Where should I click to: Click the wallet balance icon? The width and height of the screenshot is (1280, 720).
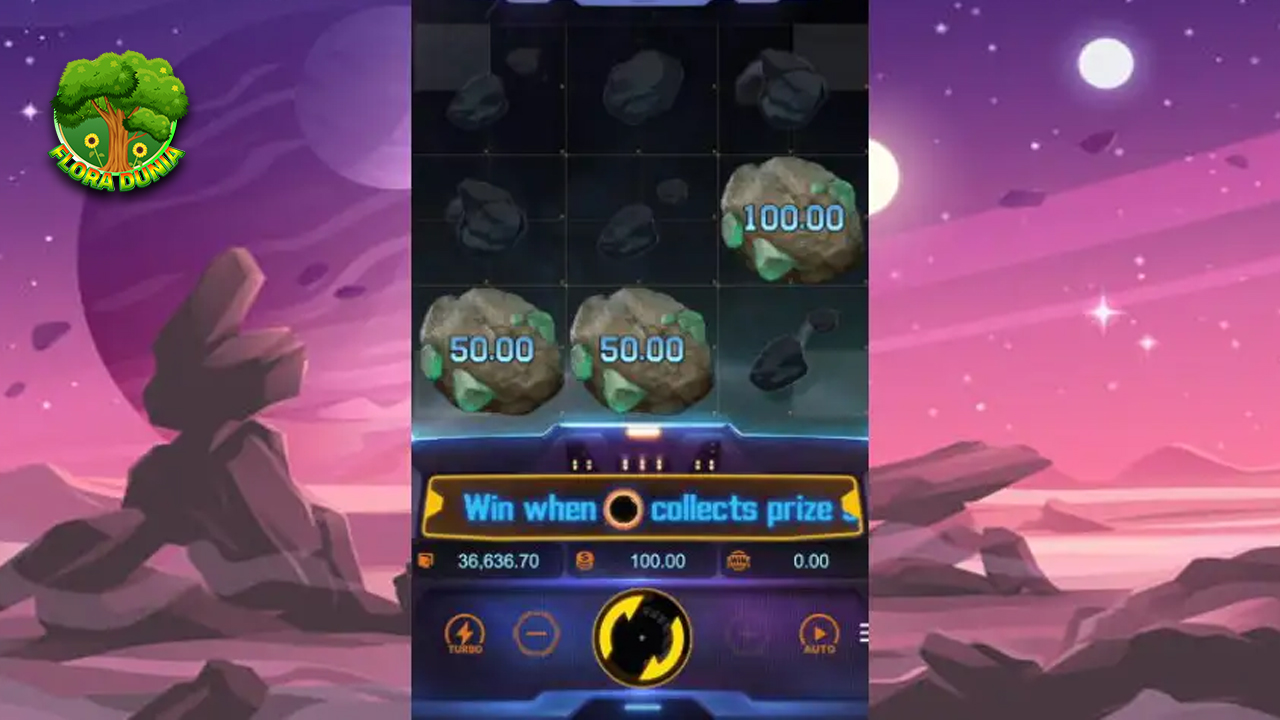[x=424, y=561]
